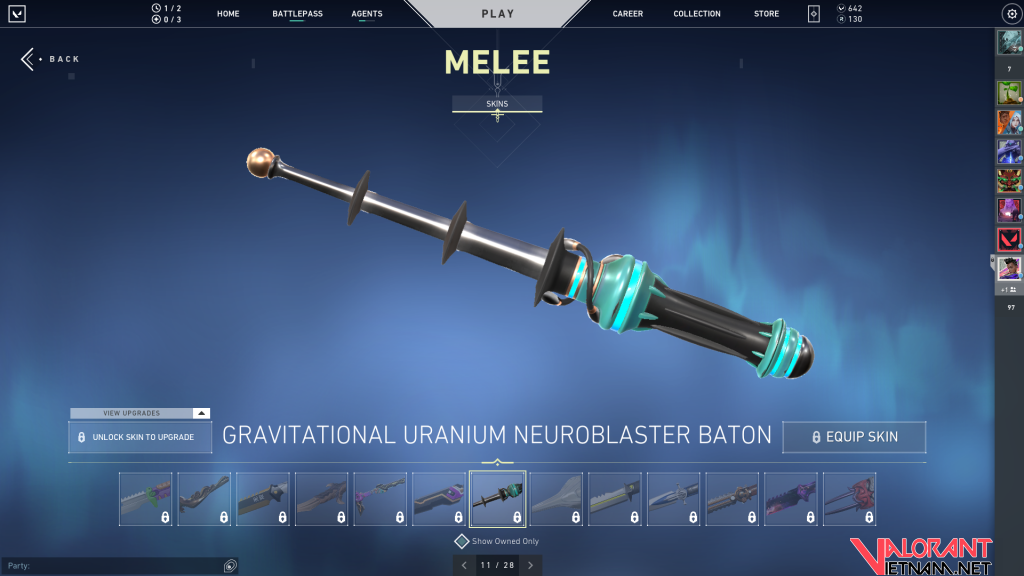Select the Skins tab
This screenshot has height=576, width=1024.
pos(497,103)
